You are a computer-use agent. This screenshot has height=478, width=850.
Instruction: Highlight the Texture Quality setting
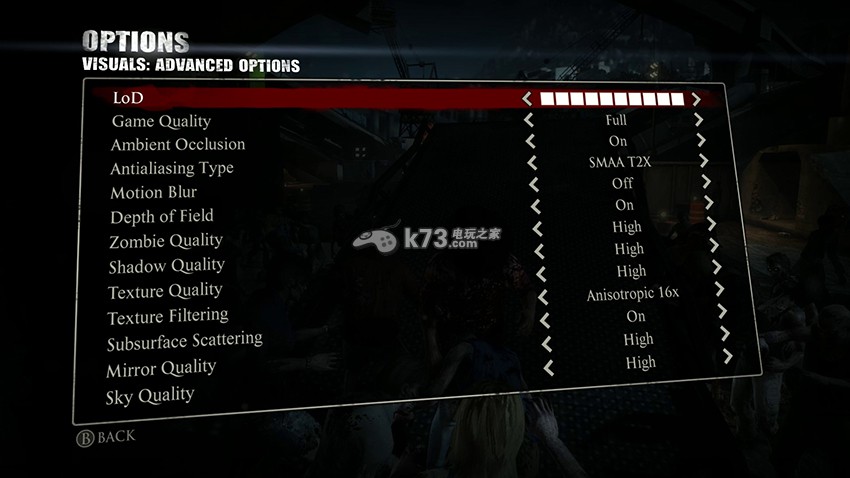pos(165,291)
